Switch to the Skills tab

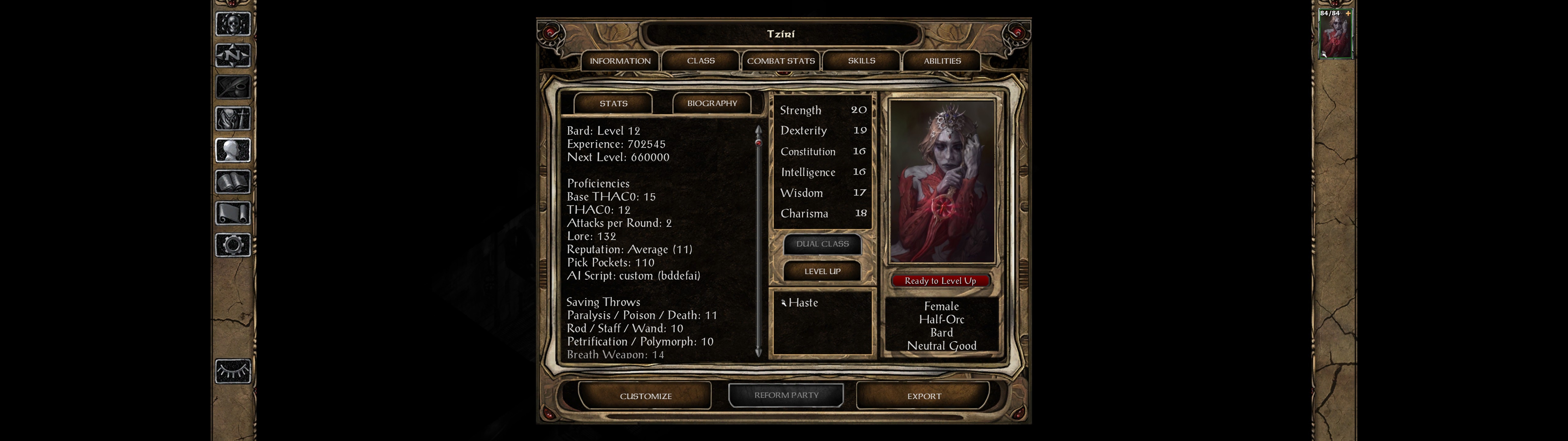[861, 61]
